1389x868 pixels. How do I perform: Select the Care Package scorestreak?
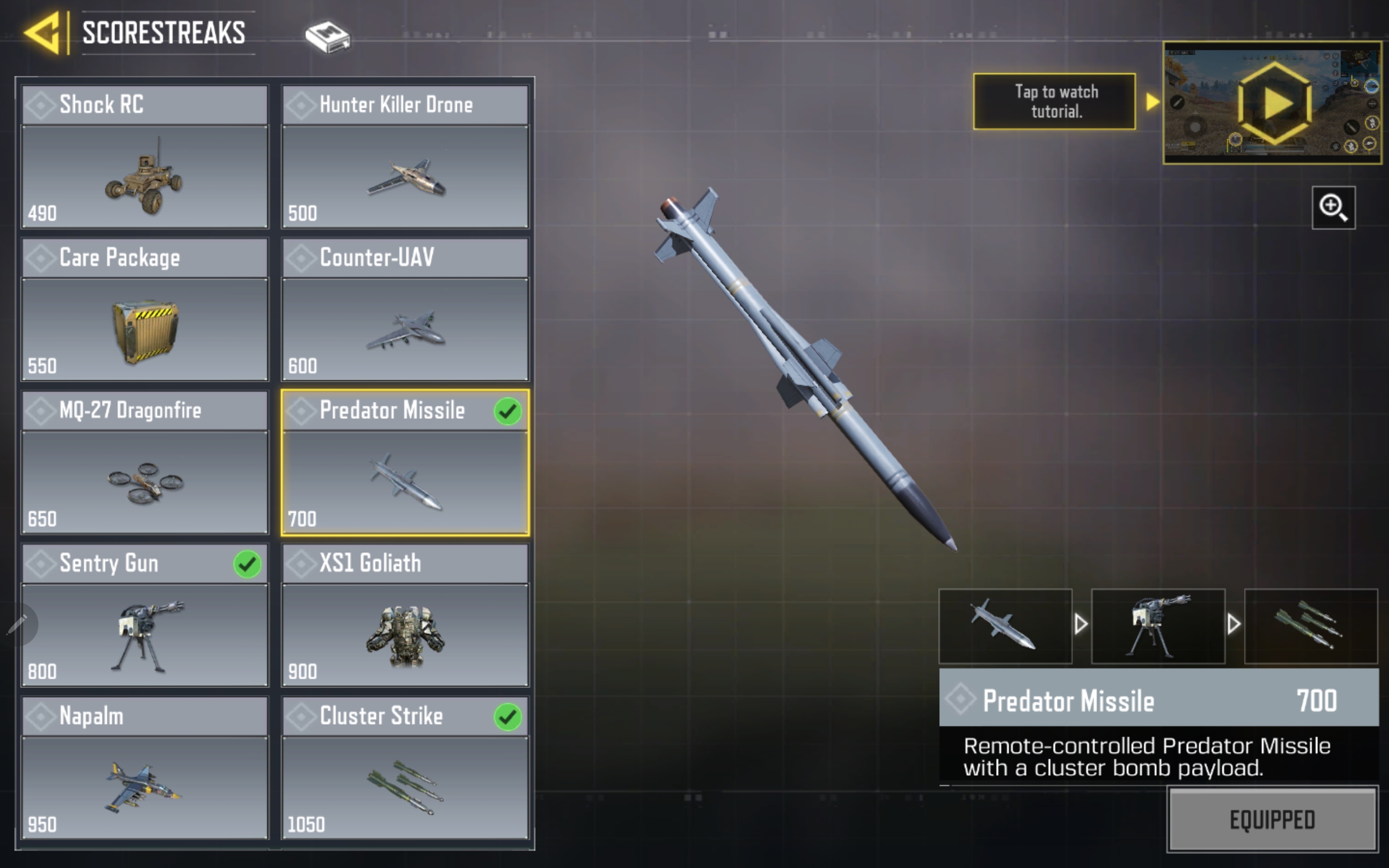coord(145,309)
